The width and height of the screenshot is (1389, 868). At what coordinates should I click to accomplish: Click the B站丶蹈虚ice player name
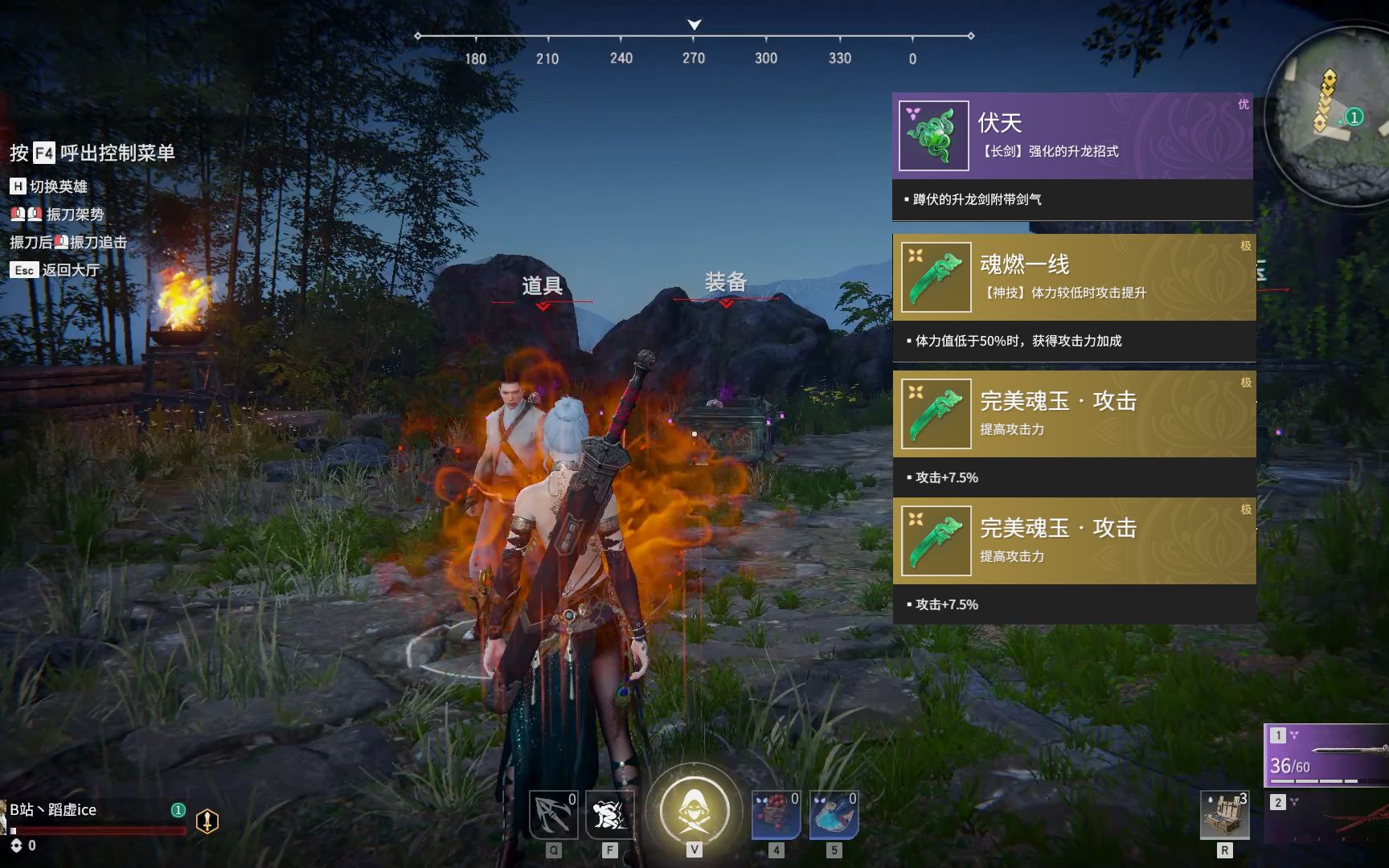53,809
